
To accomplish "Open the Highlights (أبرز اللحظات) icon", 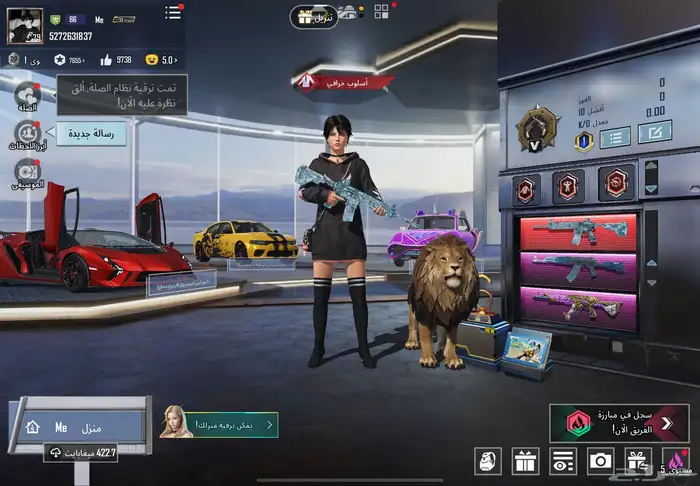I will click(26, 135).
